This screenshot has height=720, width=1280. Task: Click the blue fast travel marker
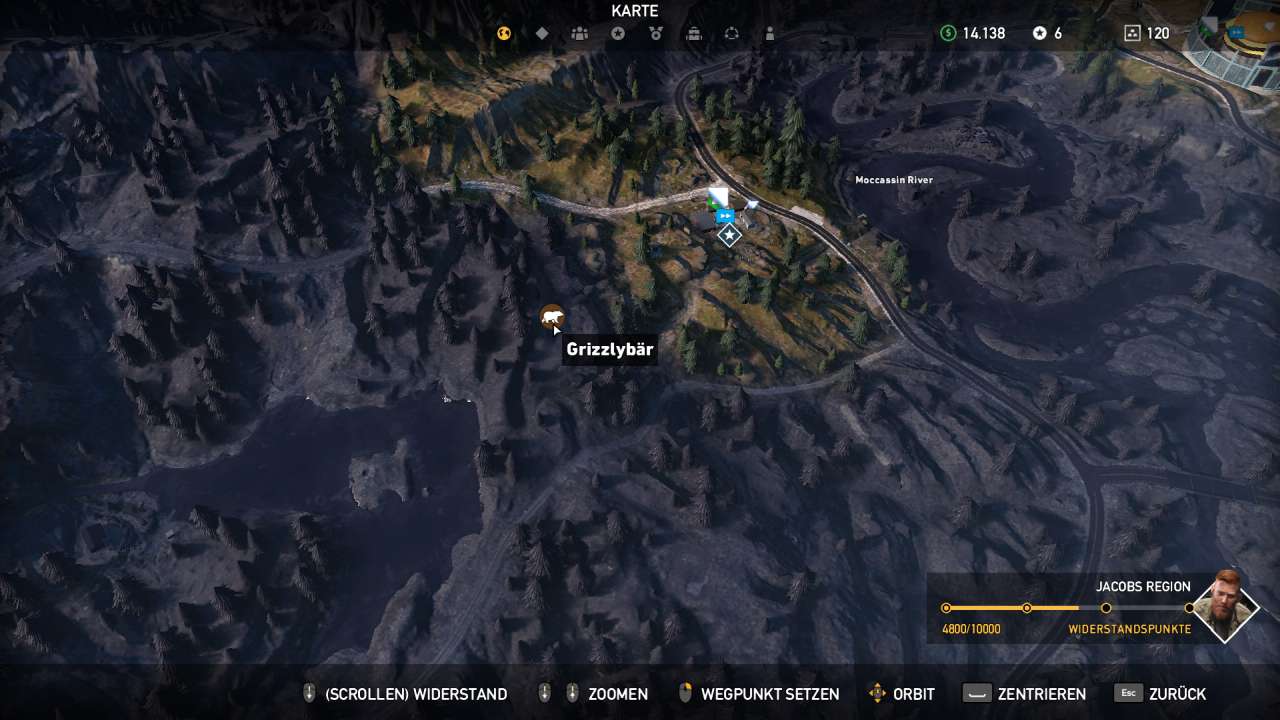click(x=726, y=215)
